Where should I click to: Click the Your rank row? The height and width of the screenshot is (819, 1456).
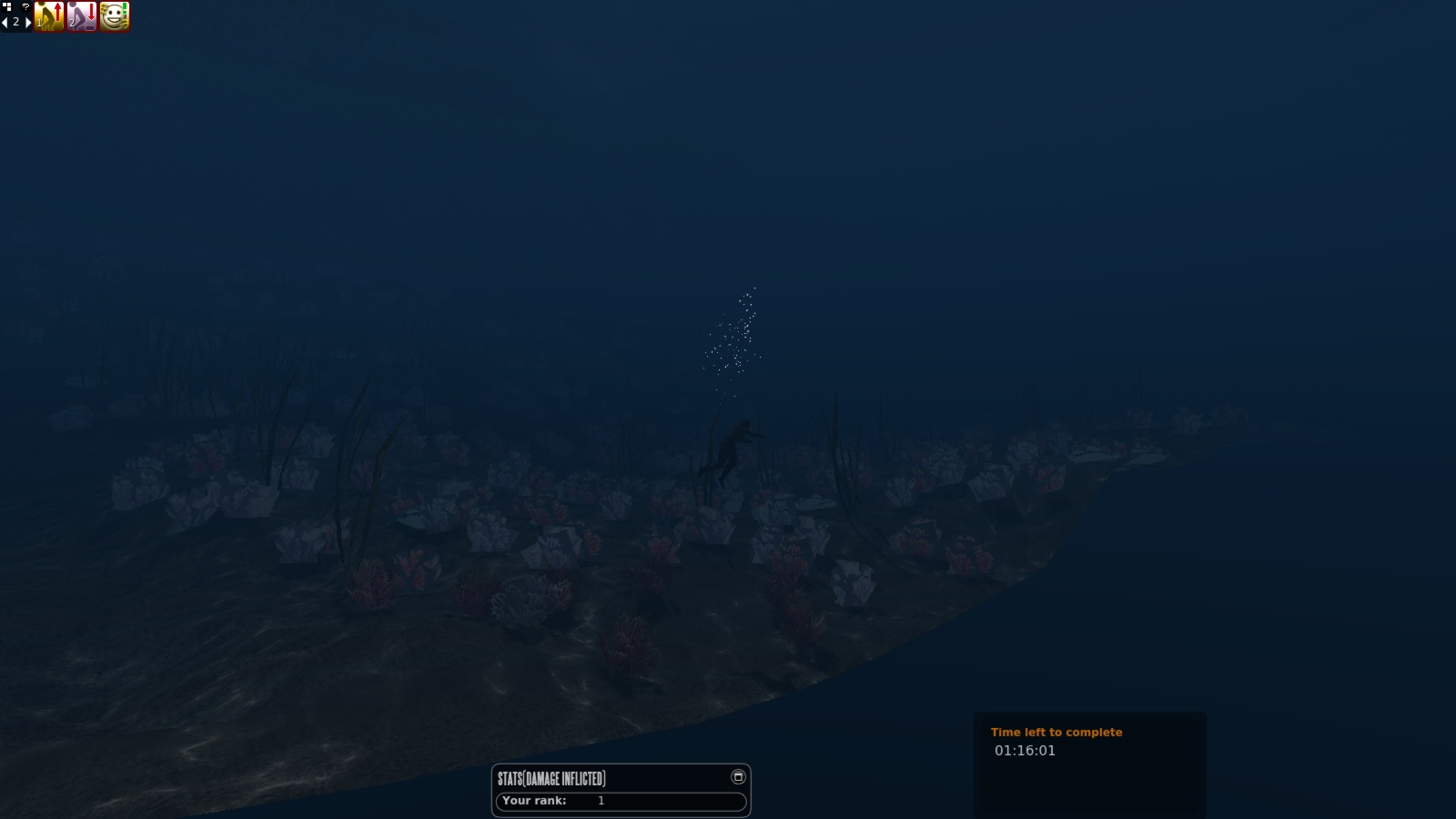coord(621,801)
